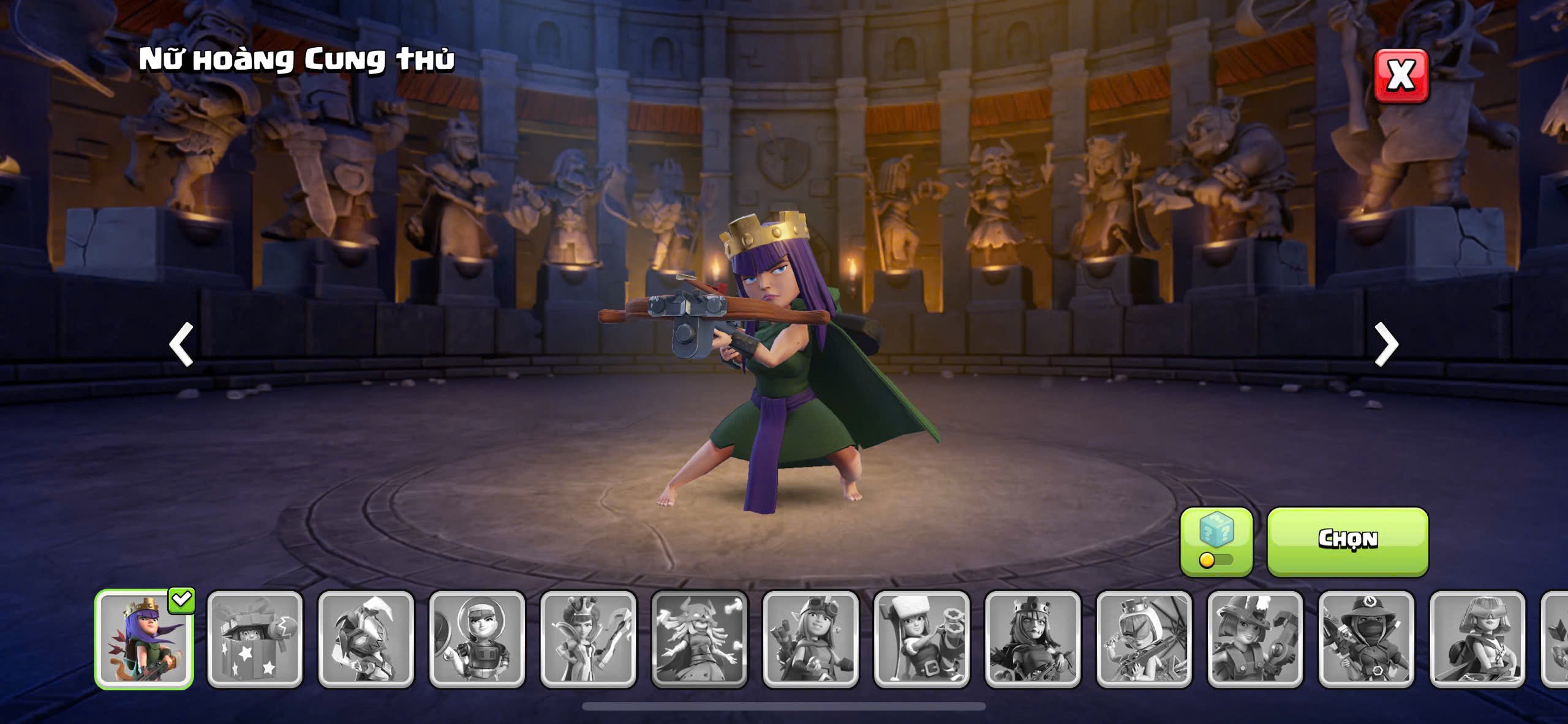Select the astronaut helmet queen skin

(477, 639)
